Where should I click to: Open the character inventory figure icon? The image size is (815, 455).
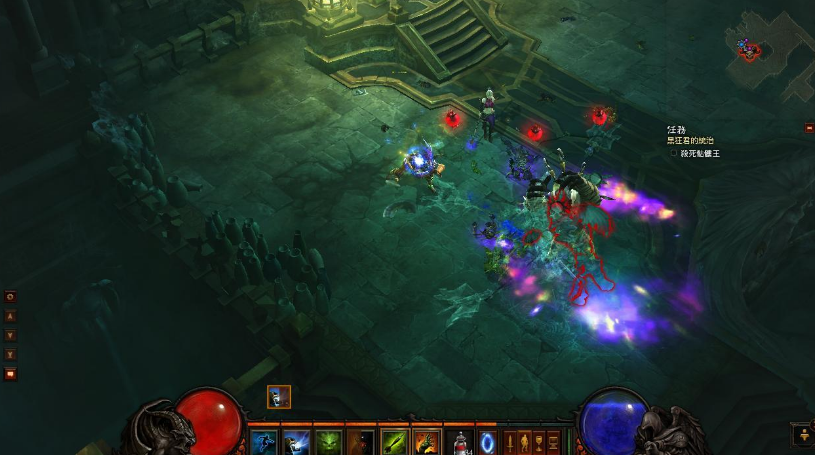(525, 441)
